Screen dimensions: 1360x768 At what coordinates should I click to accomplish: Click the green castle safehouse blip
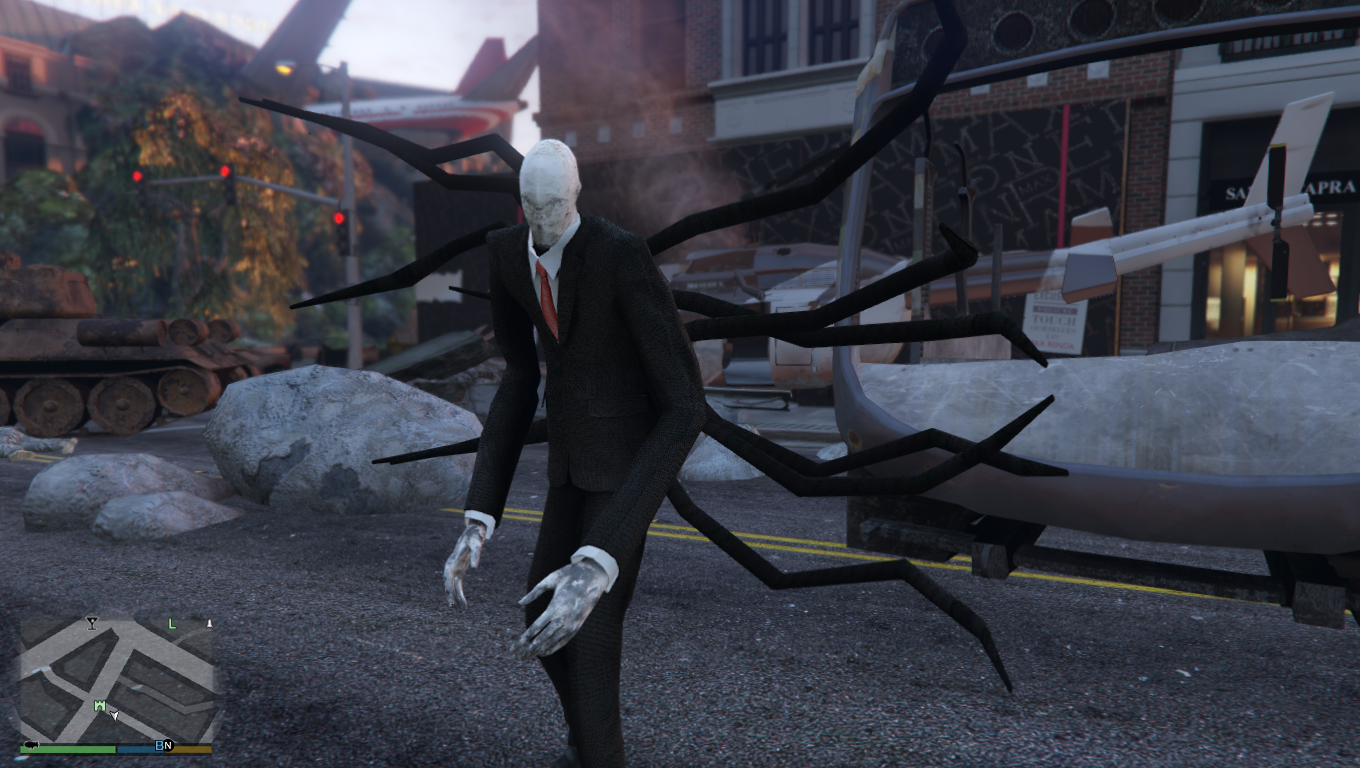[x=100, y=705]
